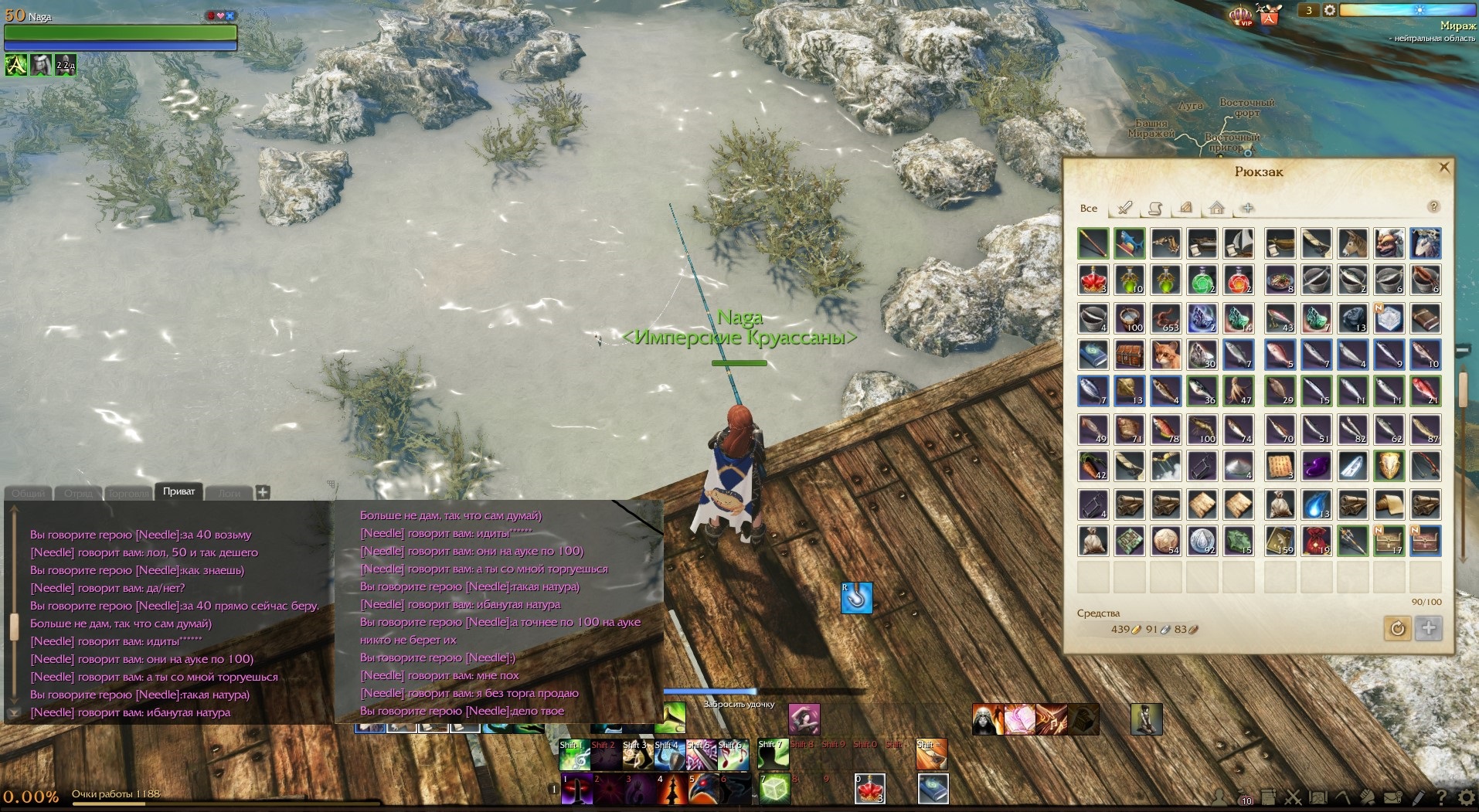This screenshot has width=1479, height=812.
Task: Show the house tab in inventory
Action: (x=1216, y=208)
